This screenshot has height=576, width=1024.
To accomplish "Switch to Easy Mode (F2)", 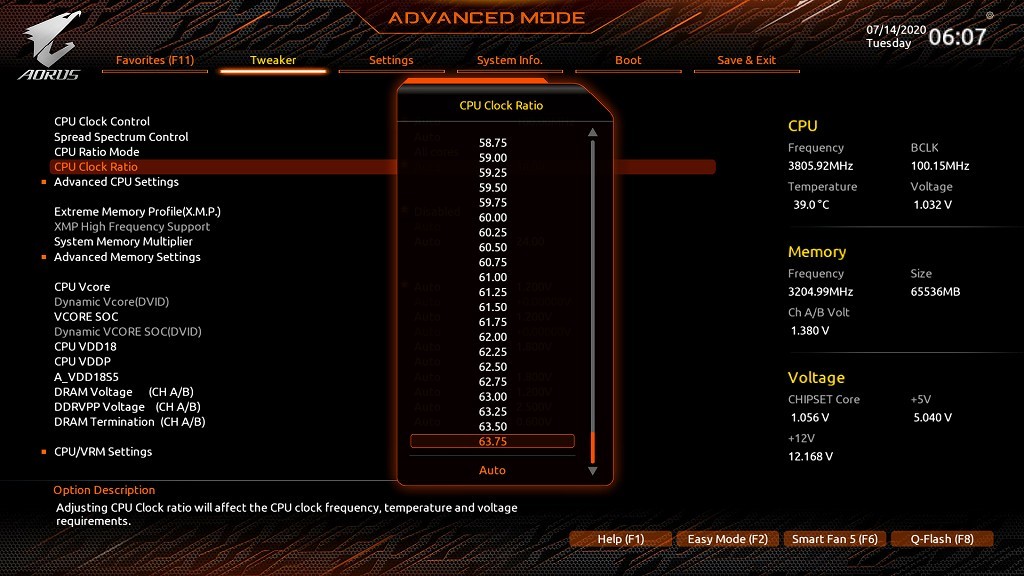I will pos(727,539).
